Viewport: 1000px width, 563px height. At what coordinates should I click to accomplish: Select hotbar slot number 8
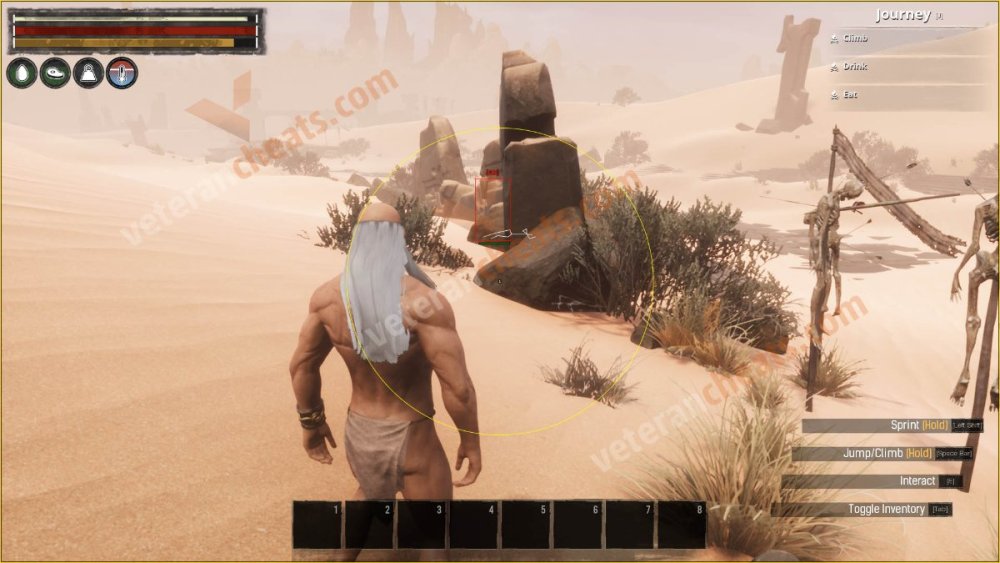pos(682,525)
